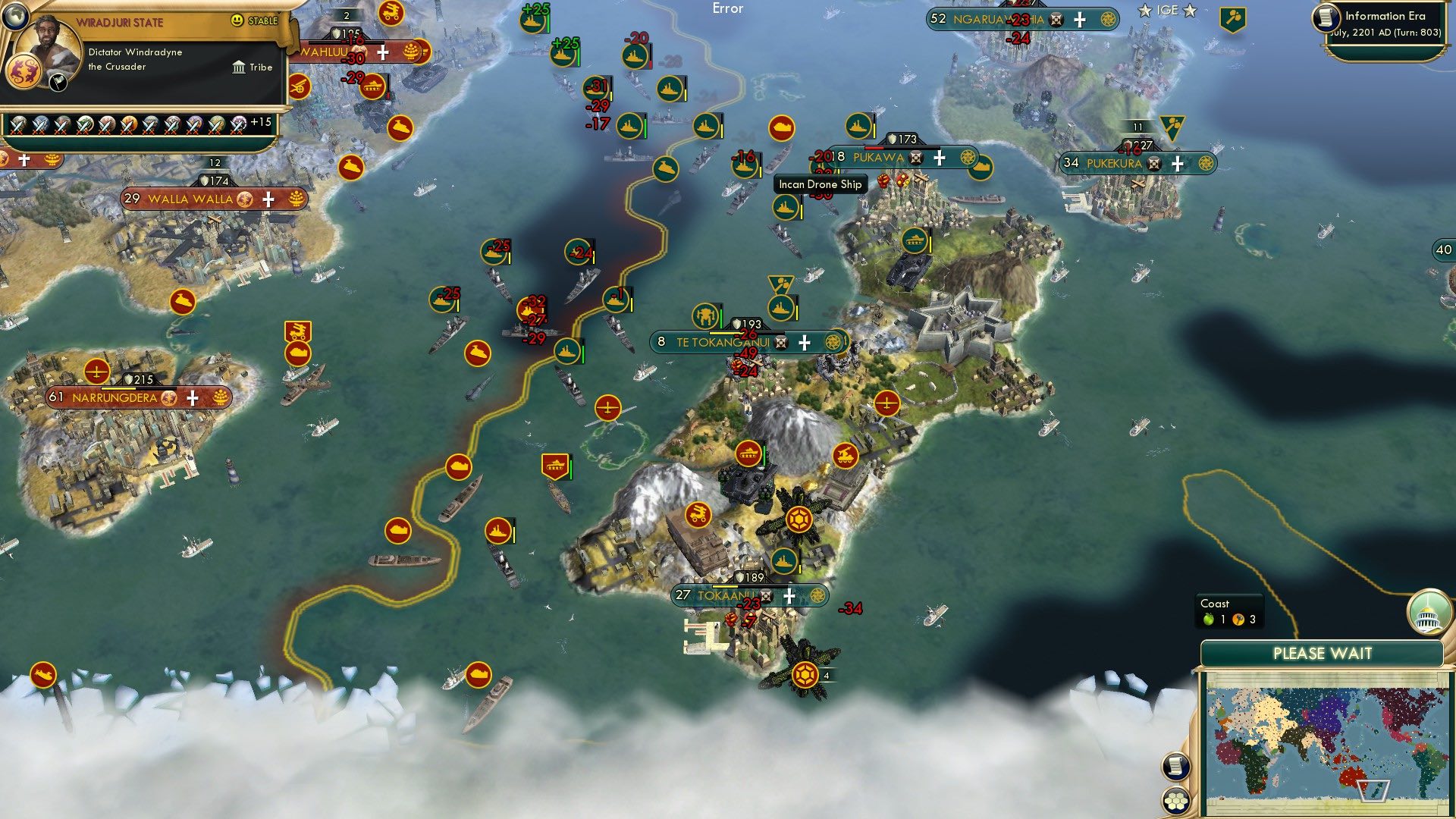Click the Wiradjuri State red crest emblem
This screenshot has width=1456, height=819.
point(25,71)
